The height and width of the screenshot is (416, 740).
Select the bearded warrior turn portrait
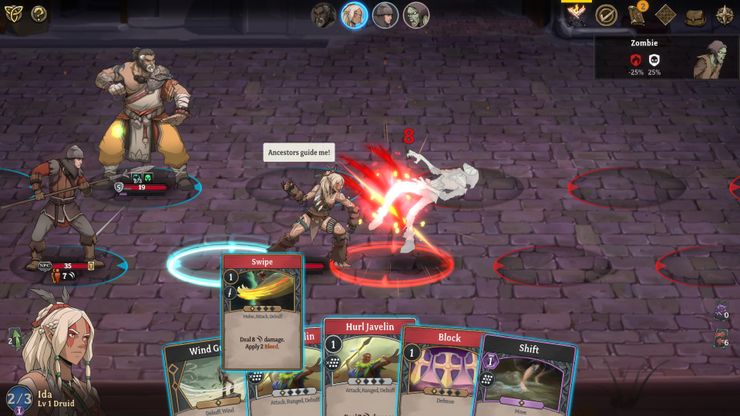click(x=323, y=15)
